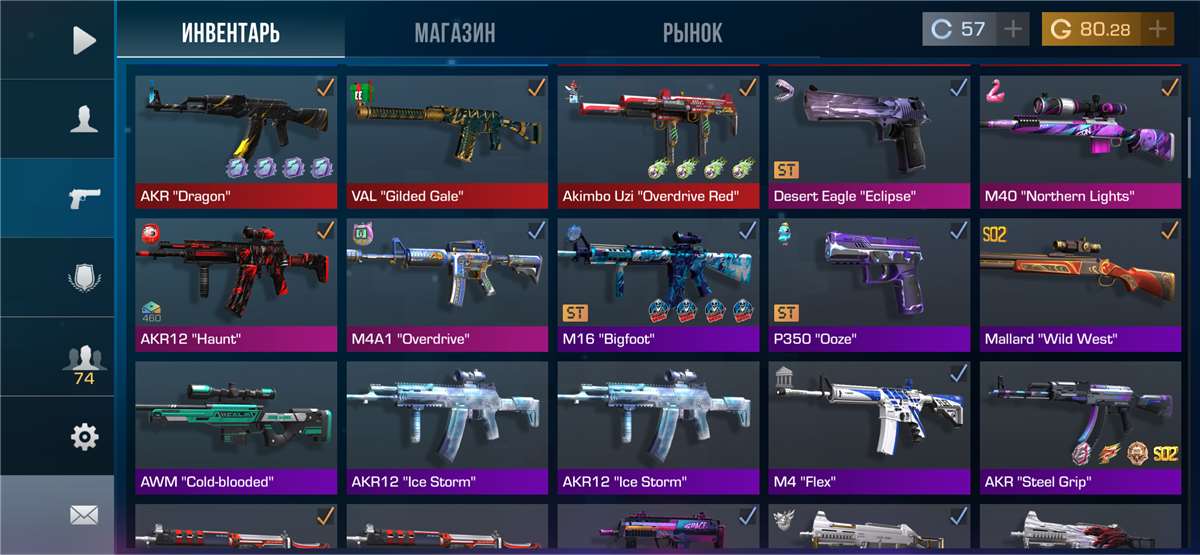Pick the AWM "Cold-blooded" sniper skin
This screenshot has height=555, width=1200.
(x=235, y=426)
